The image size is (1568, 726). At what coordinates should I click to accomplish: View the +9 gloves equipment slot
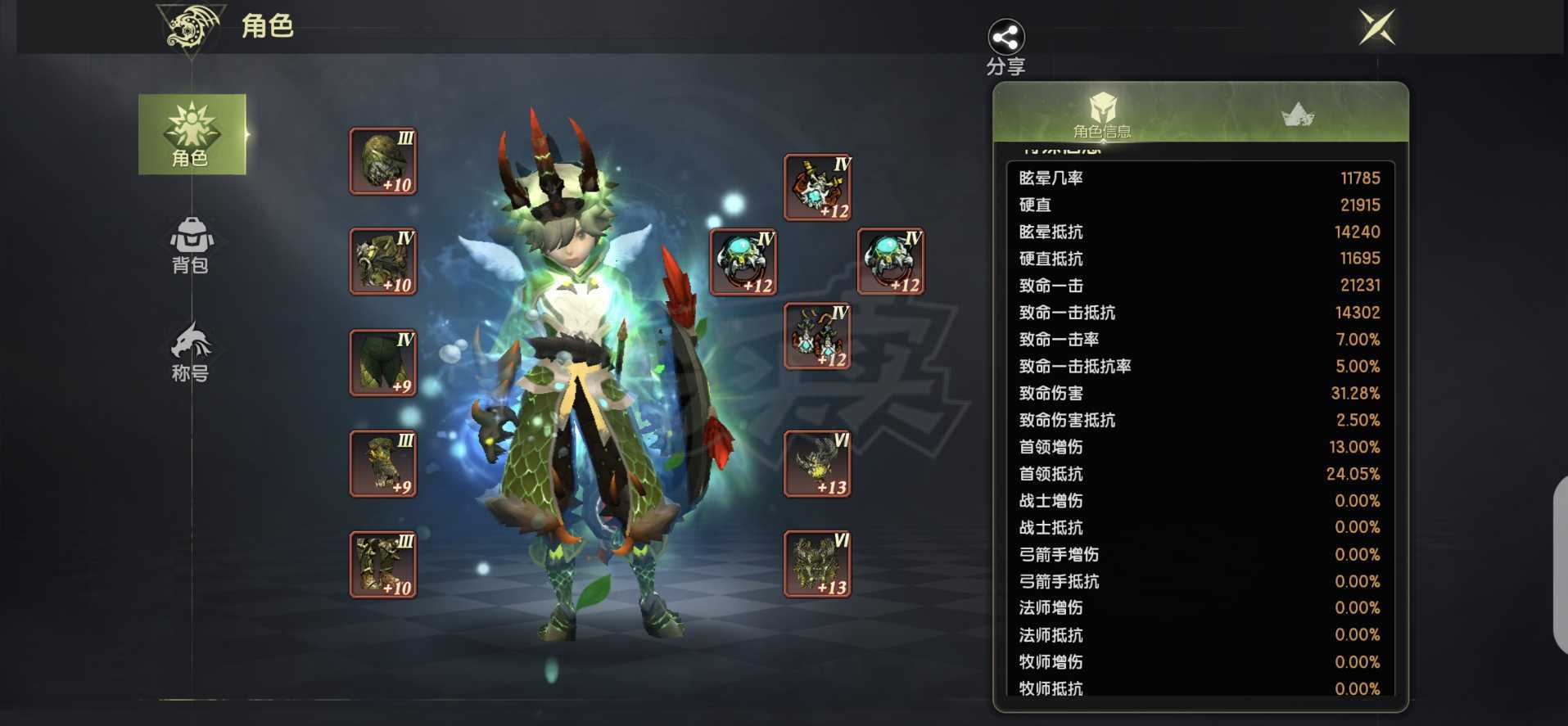(x=383, y=463)
